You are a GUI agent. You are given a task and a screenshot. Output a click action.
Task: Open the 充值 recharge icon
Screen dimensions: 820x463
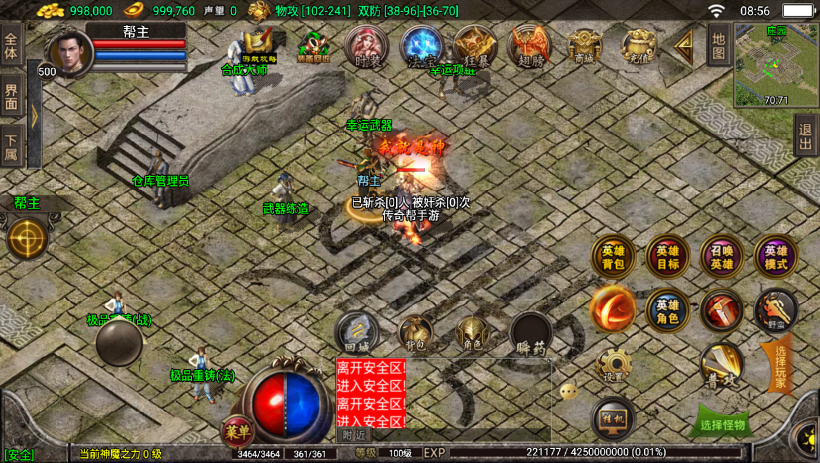[x=639, y=46]
